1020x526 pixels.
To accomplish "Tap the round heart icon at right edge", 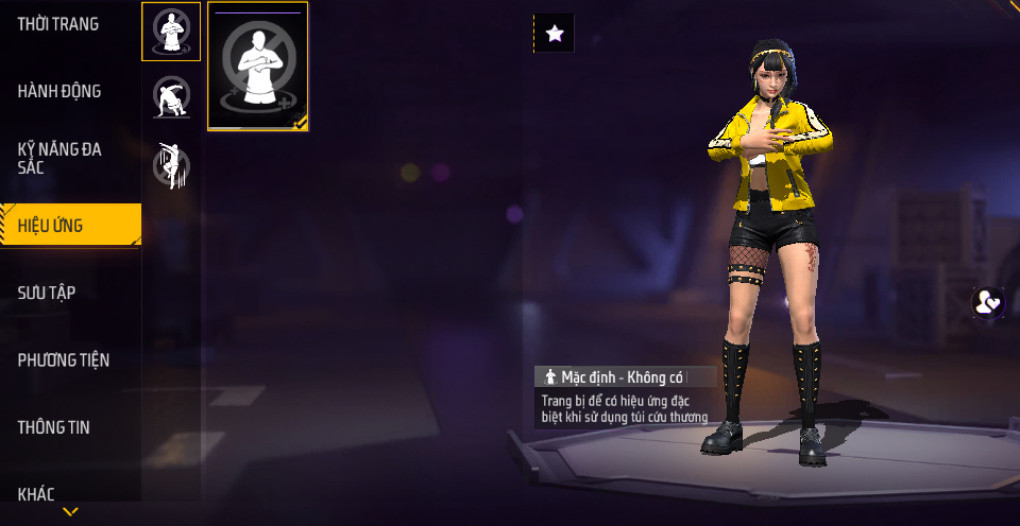I will 988,302.
